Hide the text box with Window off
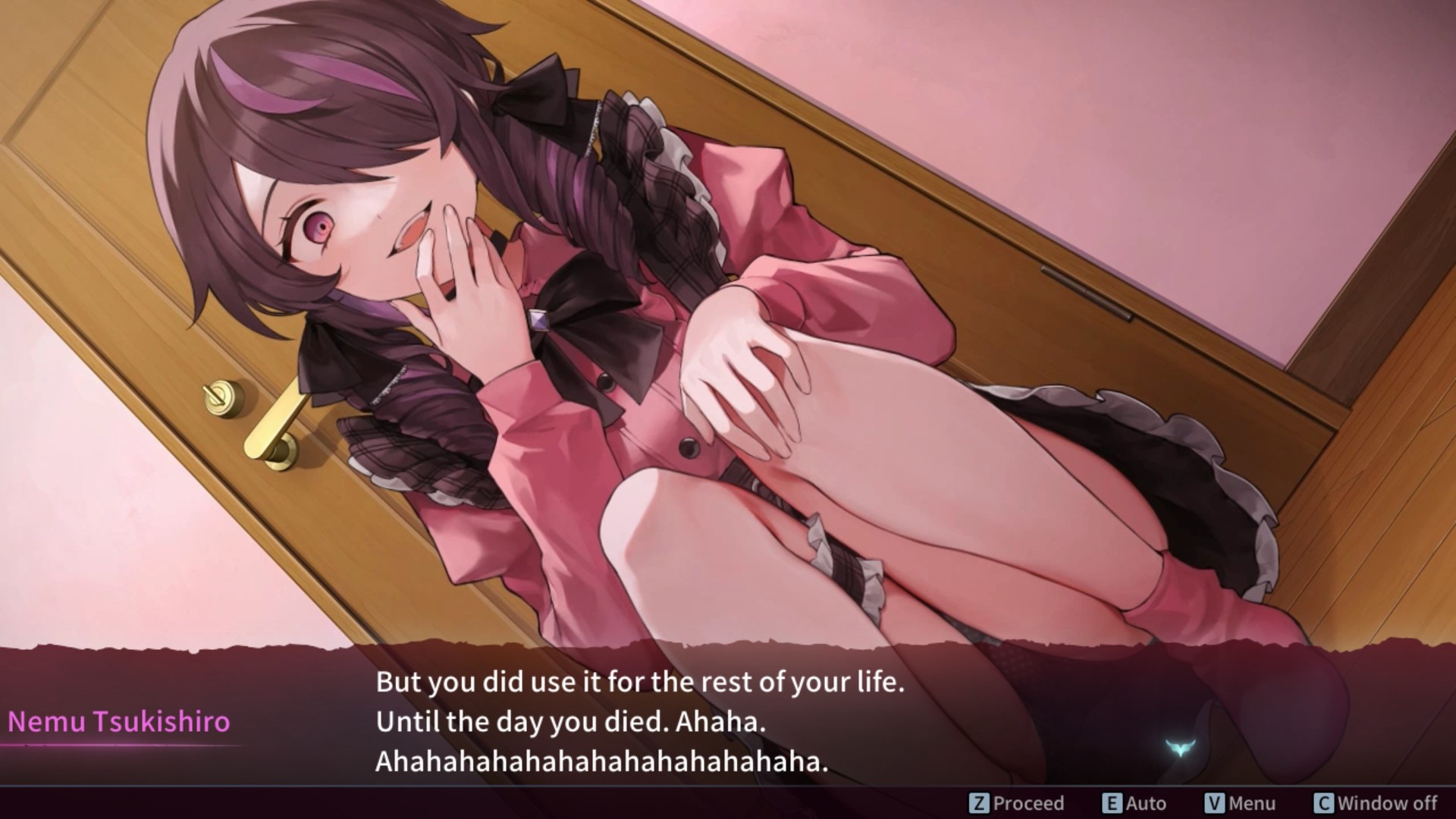This screenshot has width=1456, height=819. coord(1376,802)
